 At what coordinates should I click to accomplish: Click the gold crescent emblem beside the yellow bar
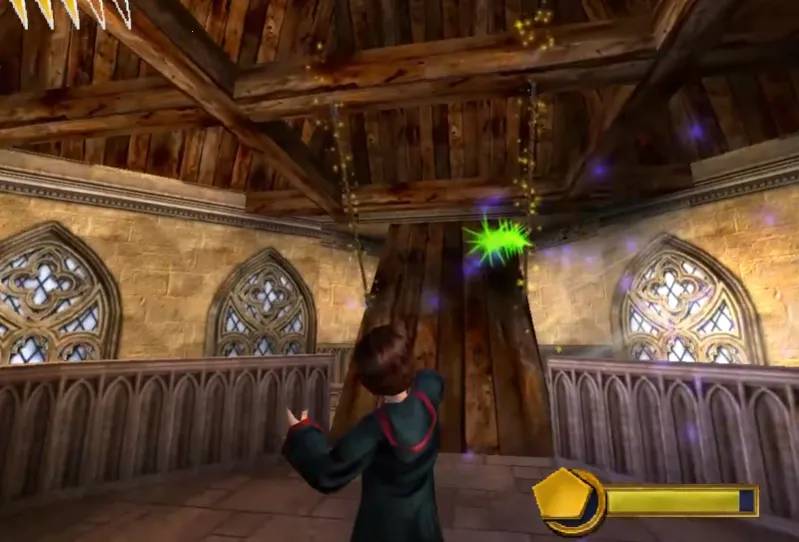[570, 500]
